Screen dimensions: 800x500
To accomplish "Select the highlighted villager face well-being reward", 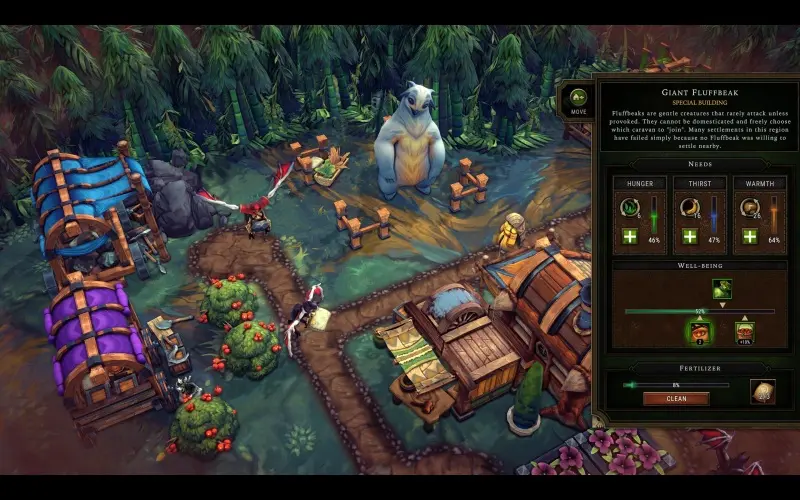I will click(698, 331).
